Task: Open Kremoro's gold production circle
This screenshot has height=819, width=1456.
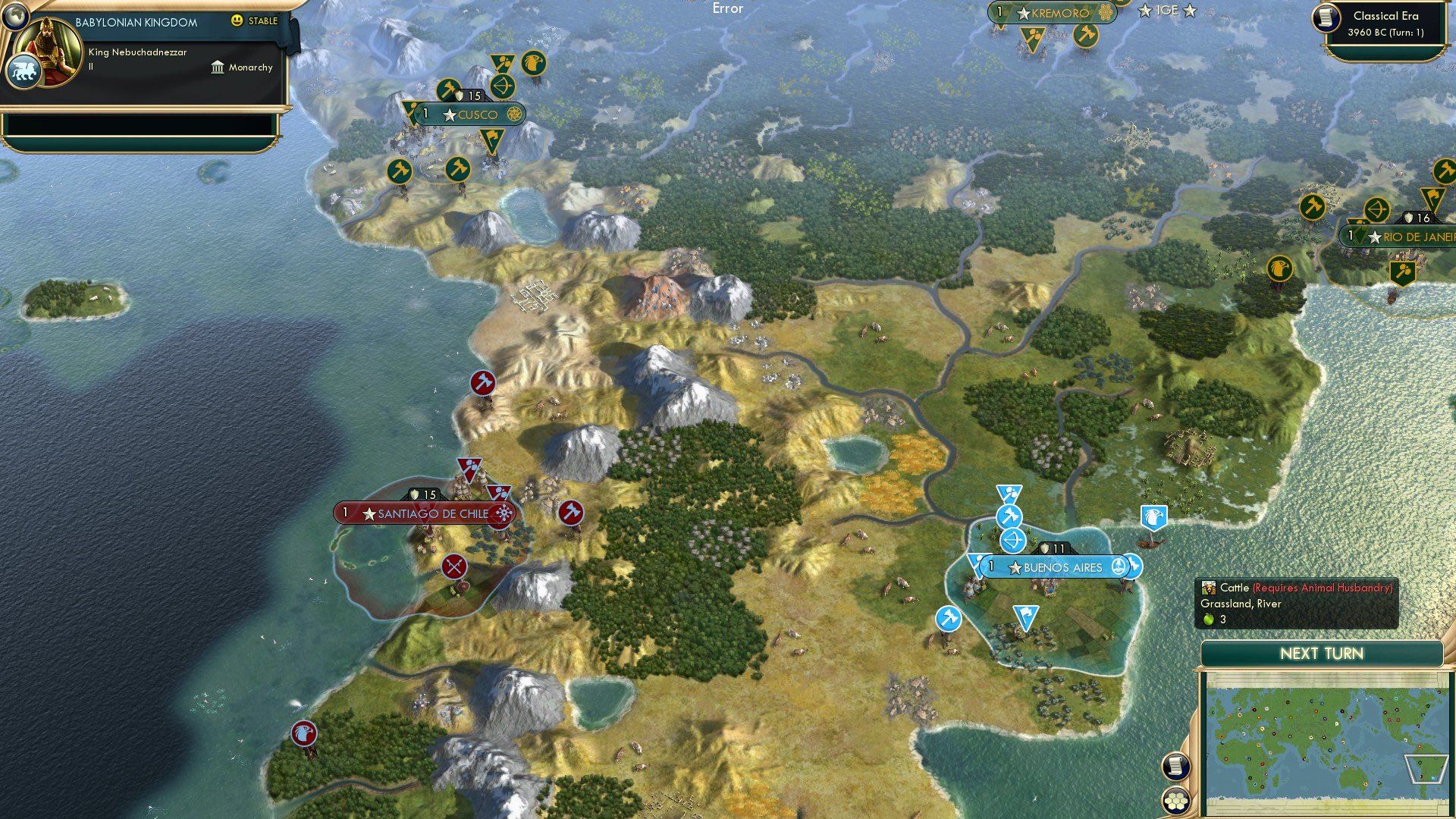Action: [x=1107, y=13]
